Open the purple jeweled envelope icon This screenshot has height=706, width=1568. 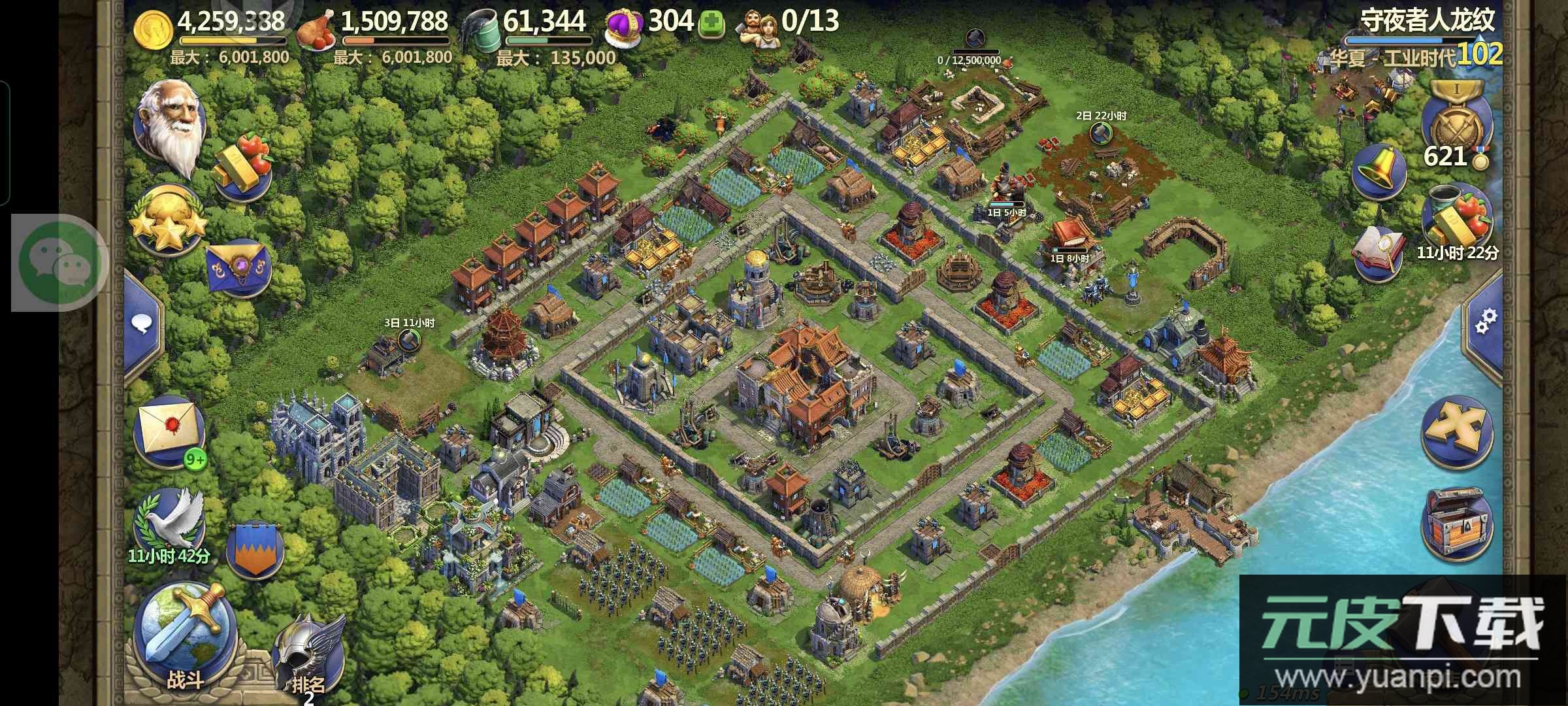[x=238, y=270]
